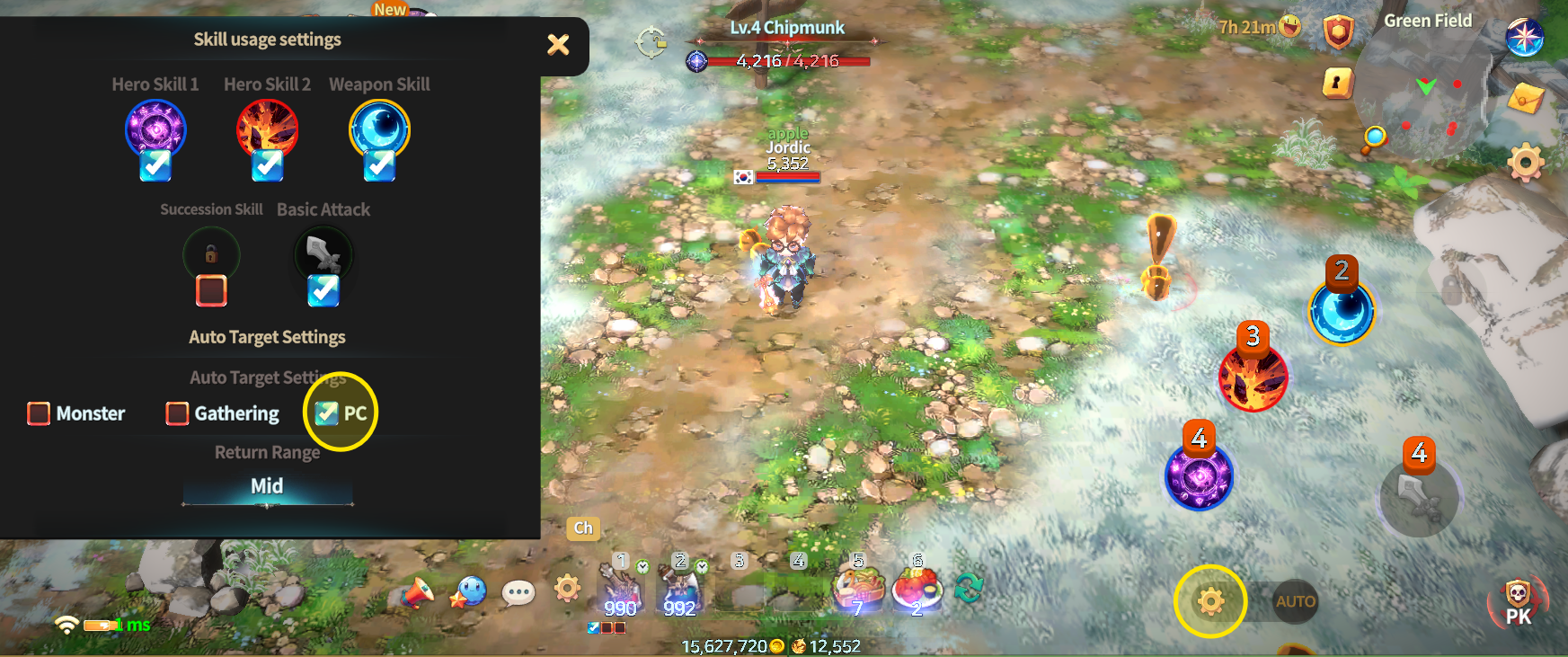Image resolution: width=1568 pixels, height=657 pixels.
Task: Toggle the Hero Skill 1 checkbox
Action: coord(155,165)
